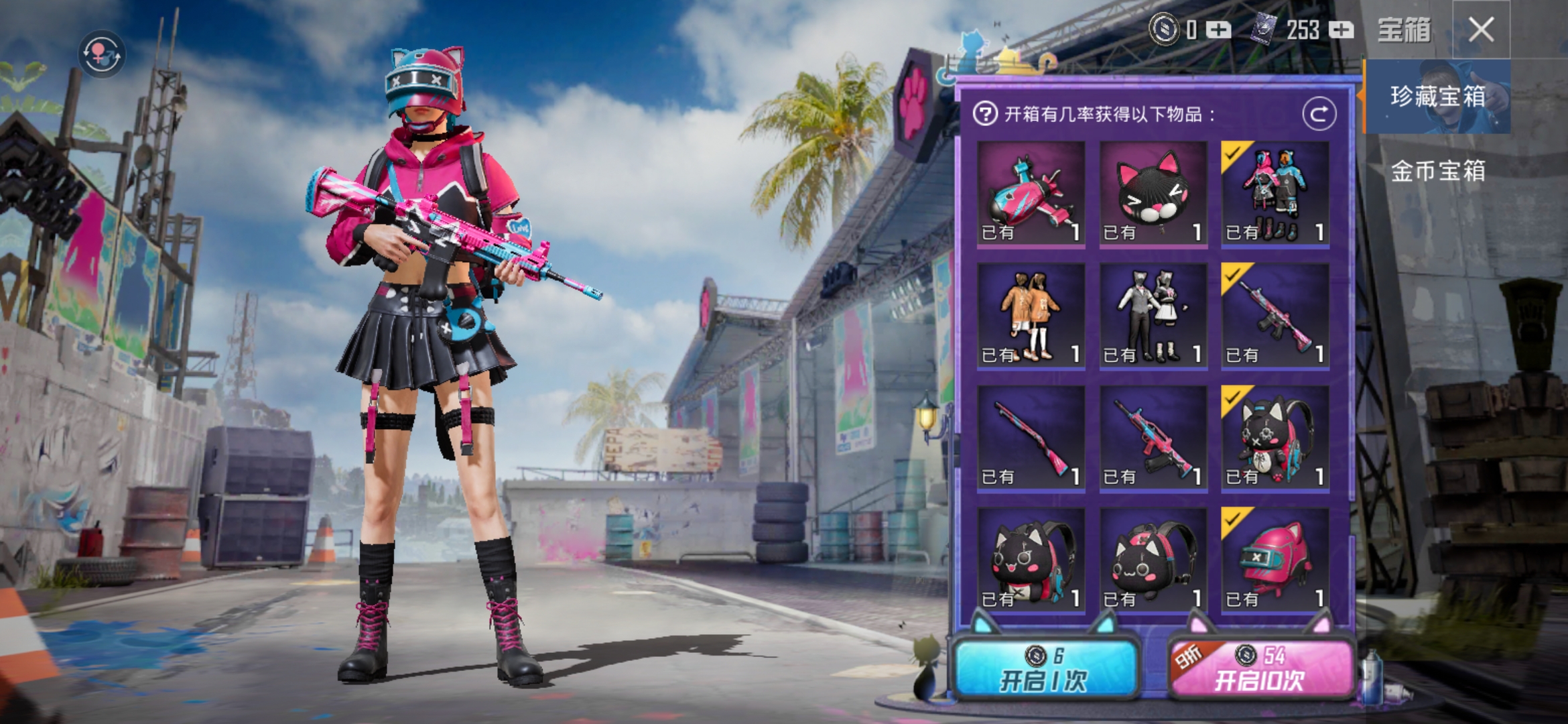Select the orange jacket outfit set

click(x=1031, y=316)
